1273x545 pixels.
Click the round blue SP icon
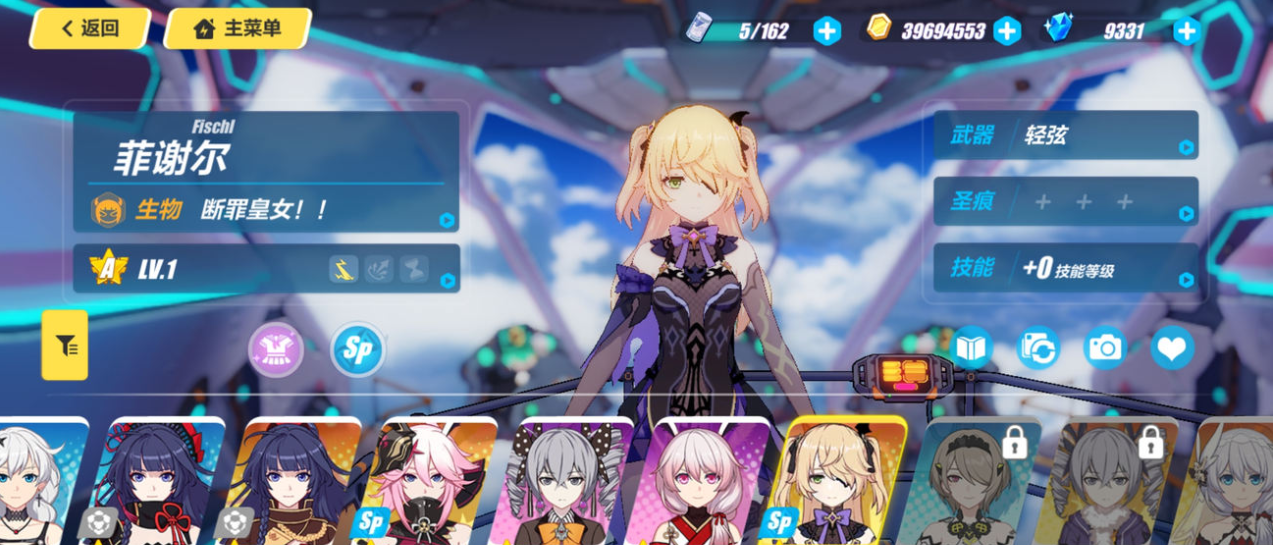tap(357, 351)
